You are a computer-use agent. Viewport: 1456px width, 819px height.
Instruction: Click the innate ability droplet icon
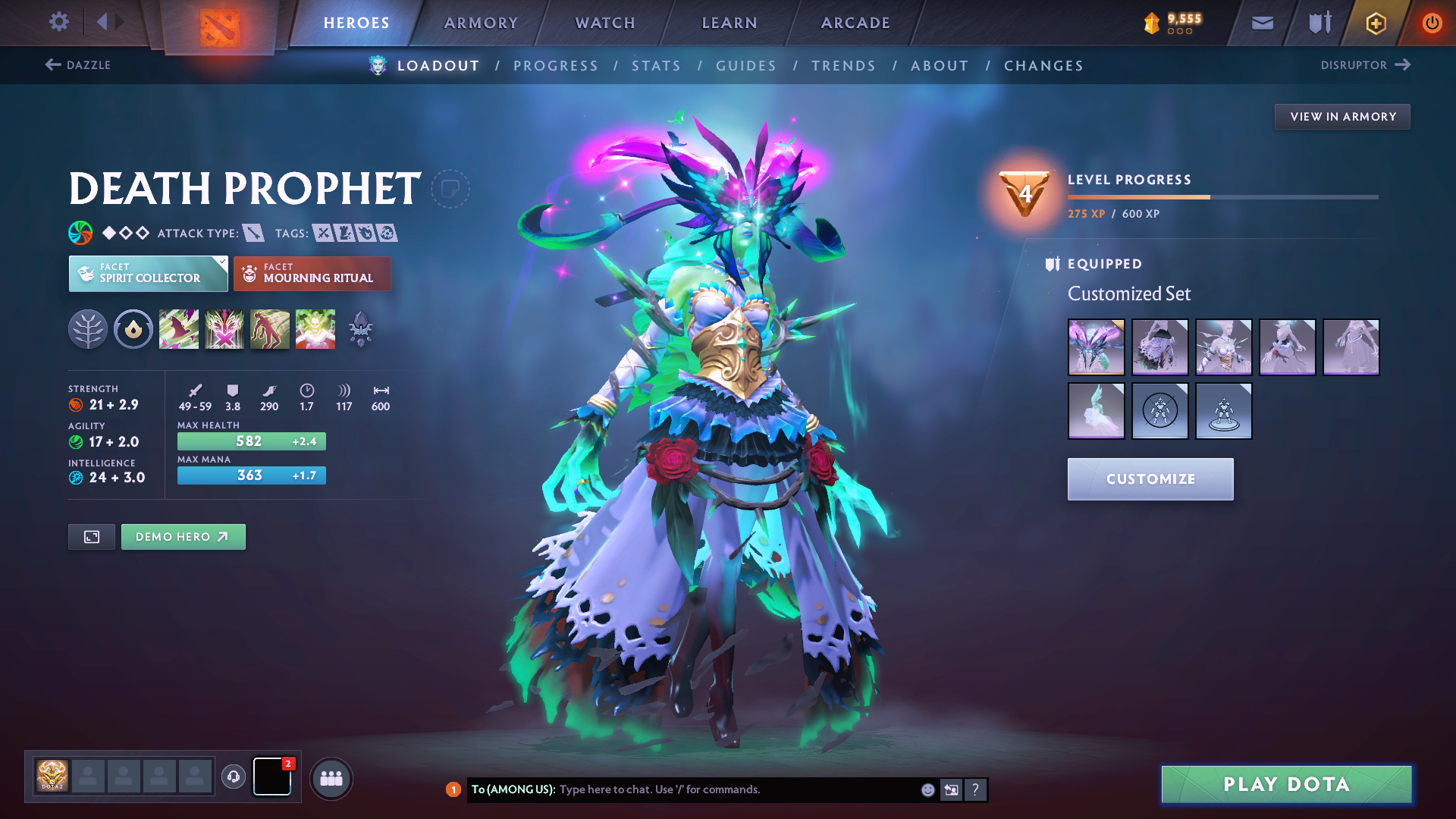click(133, 329)
